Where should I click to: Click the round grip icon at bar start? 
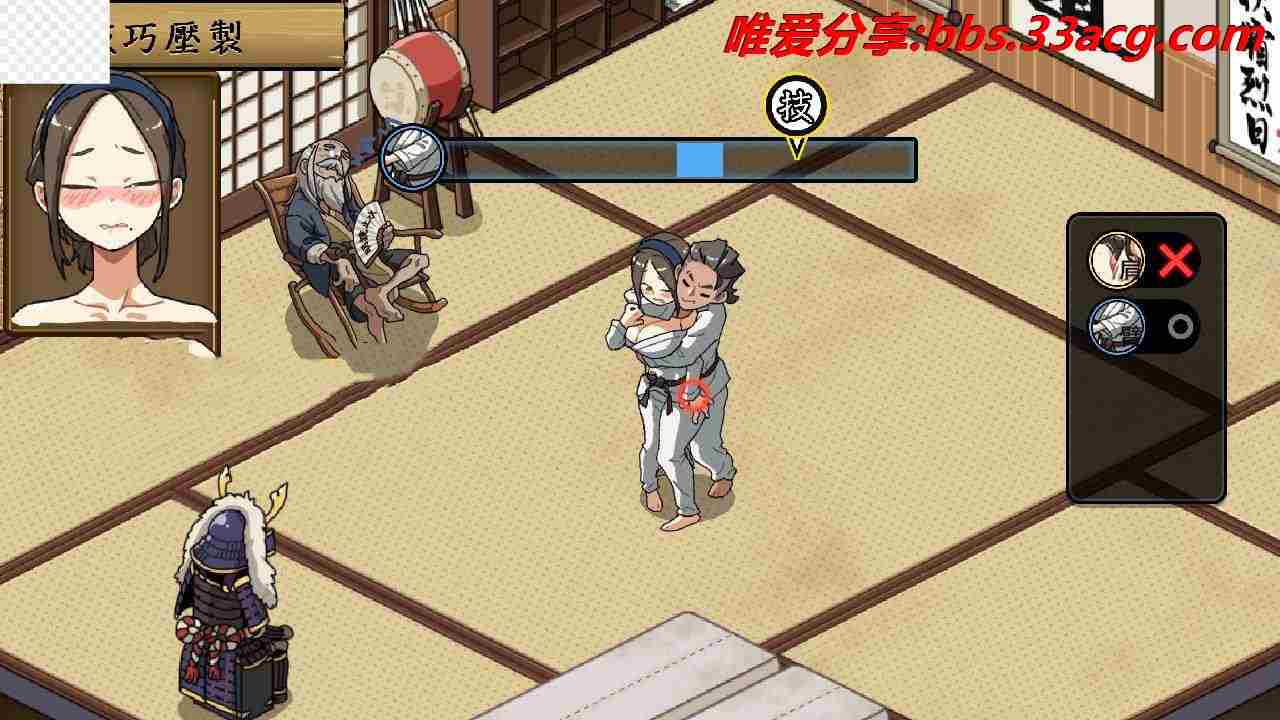click(412, 158)
